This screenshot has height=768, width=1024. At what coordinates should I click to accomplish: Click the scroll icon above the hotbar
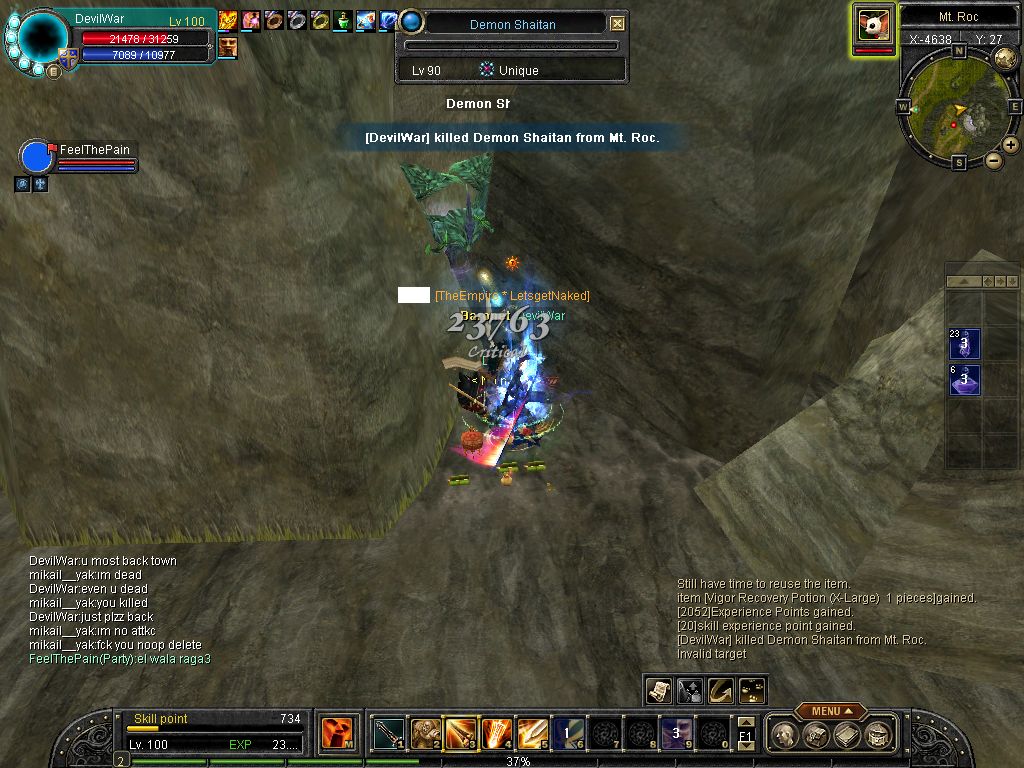pos(659,690)
